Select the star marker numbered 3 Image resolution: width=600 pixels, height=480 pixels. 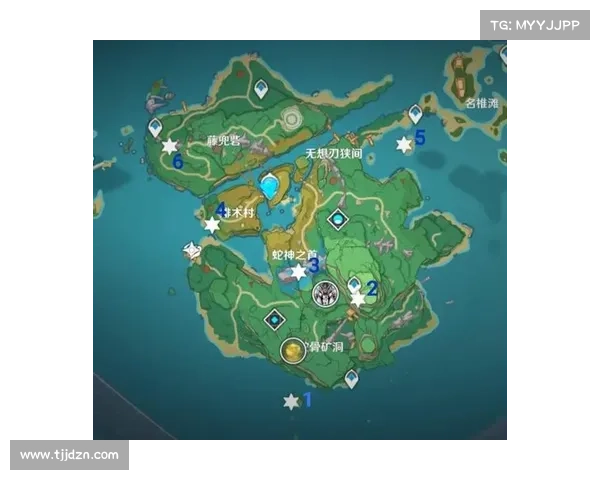pos(298,271)
